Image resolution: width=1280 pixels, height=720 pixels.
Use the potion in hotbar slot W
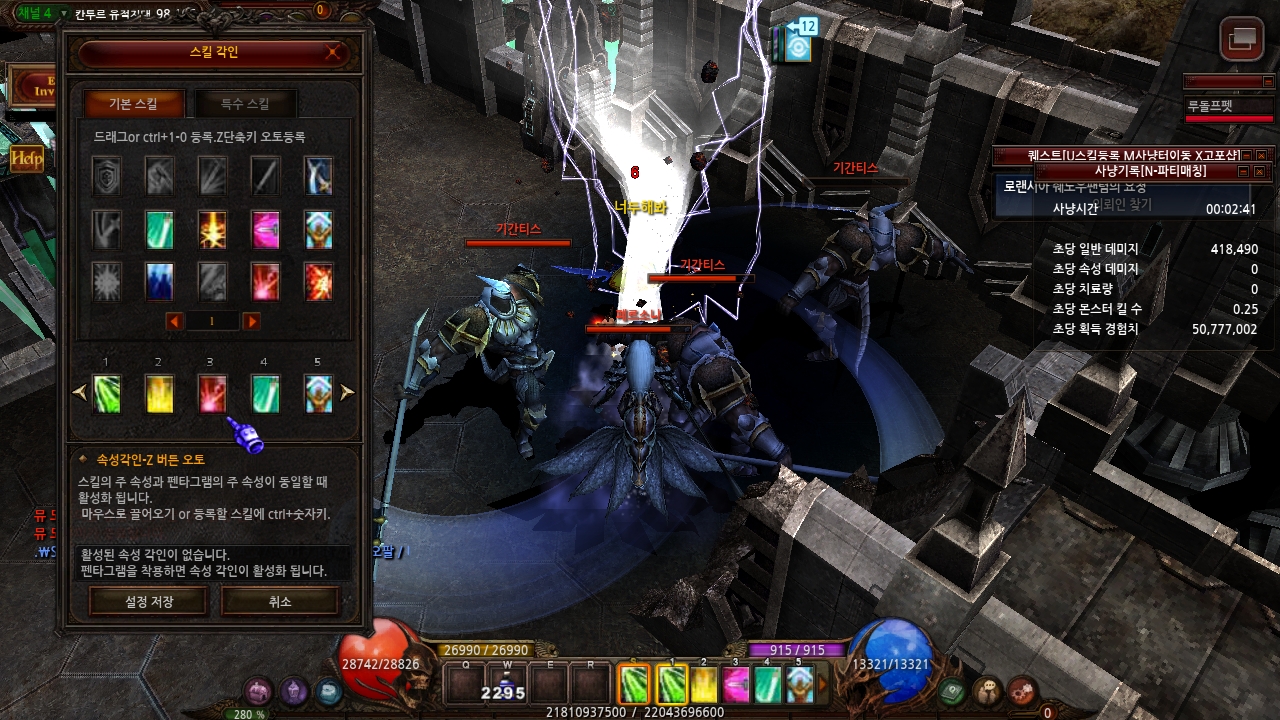507,685
